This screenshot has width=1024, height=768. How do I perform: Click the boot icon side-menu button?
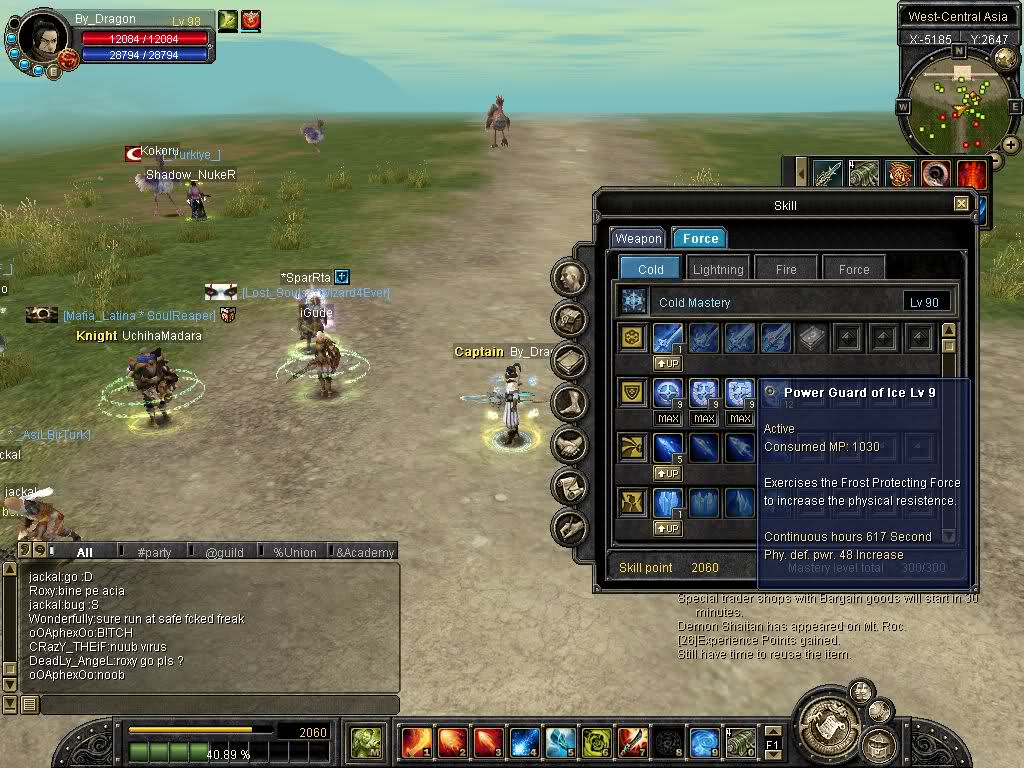click(570, 403)
